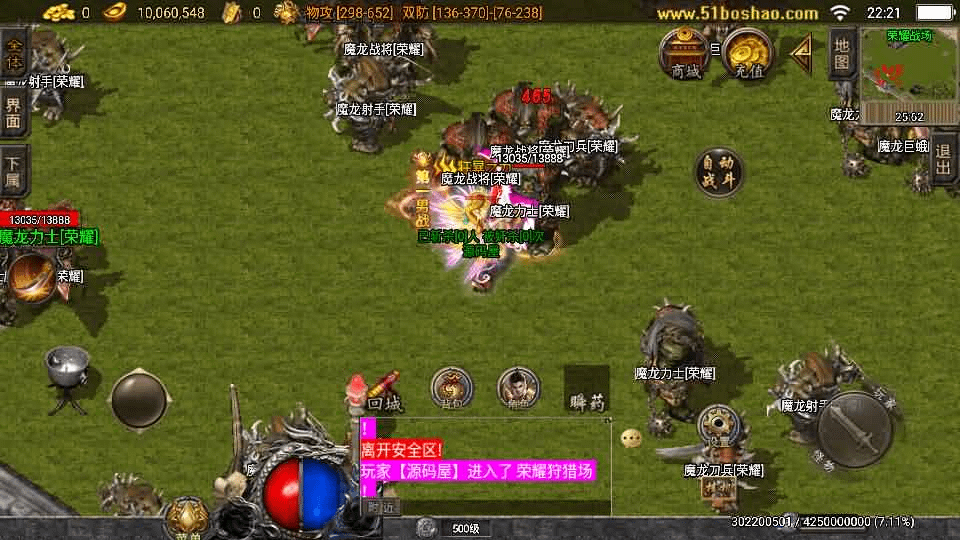Open the 背包 bag icon
Viewport: 960px width, 540px height.
click(x=452, y=388)
